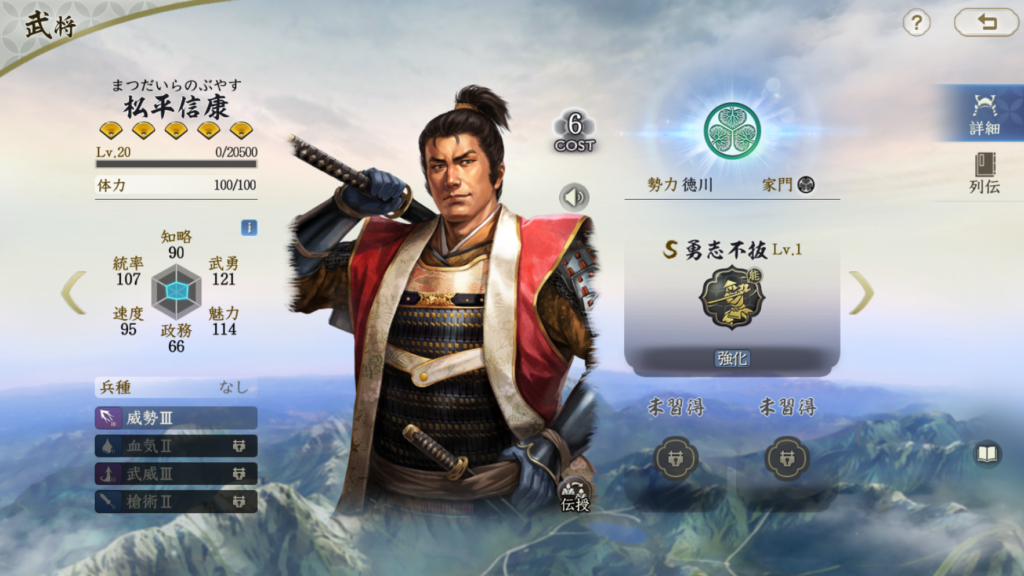Tap the 家門 family crest icon
1024x576 pixels.
tap(806, 185)
